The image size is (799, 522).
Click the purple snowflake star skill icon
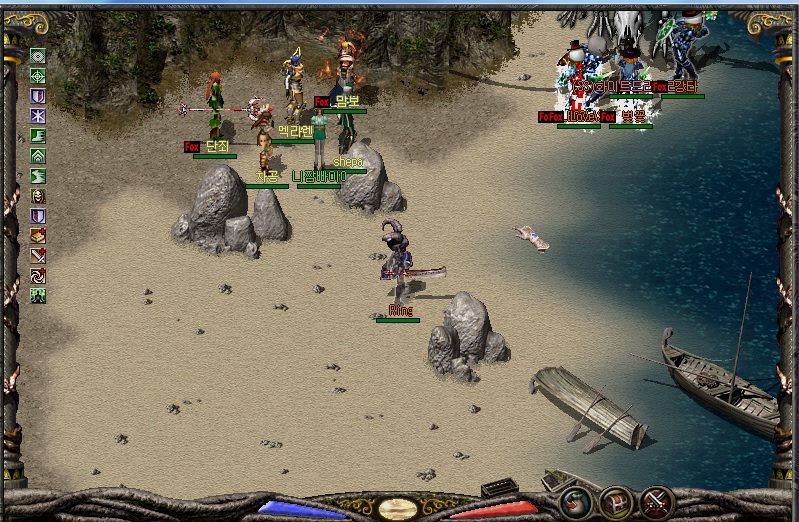click(38, 116)
